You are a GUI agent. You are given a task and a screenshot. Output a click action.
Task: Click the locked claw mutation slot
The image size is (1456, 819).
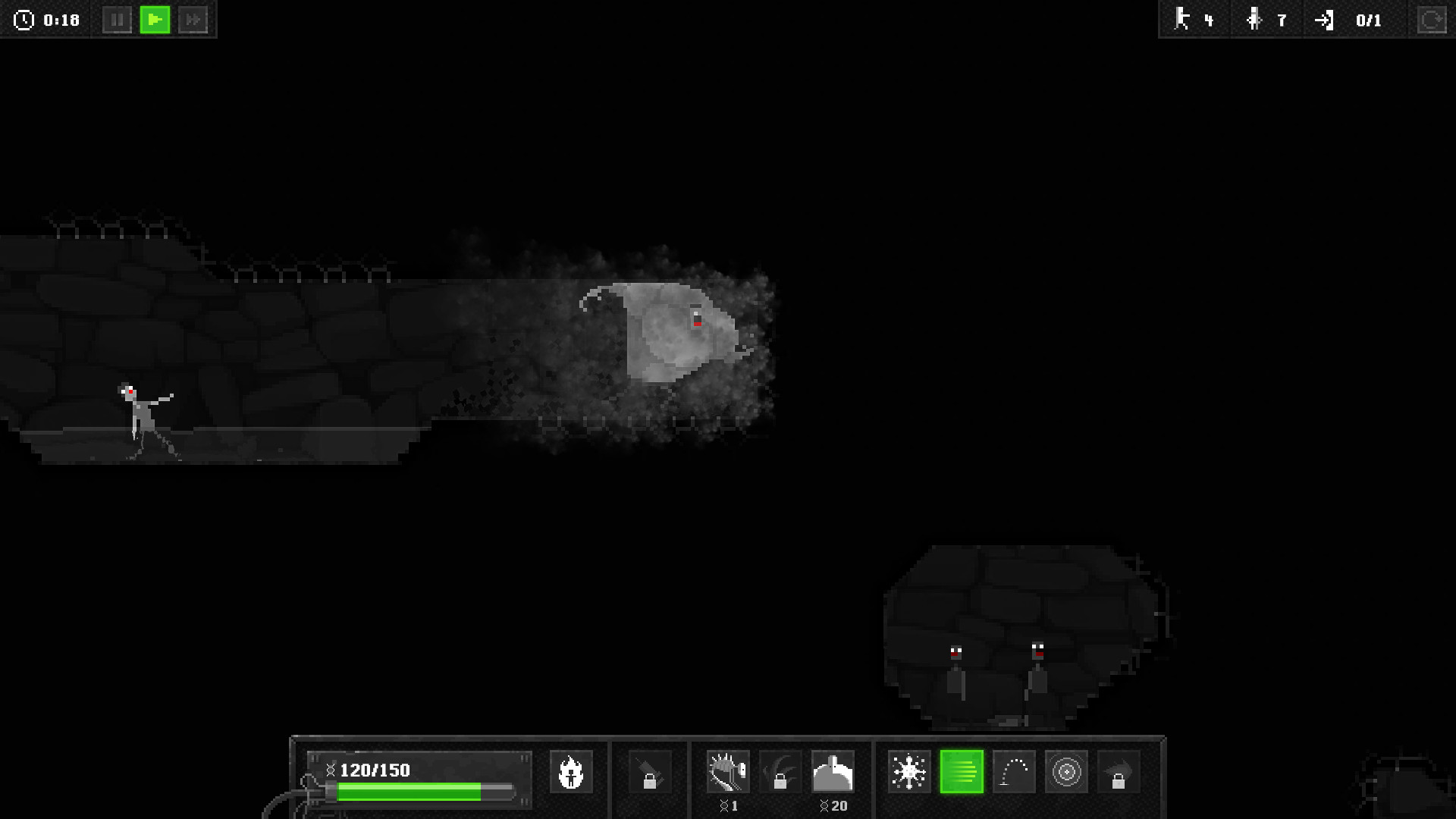(780, 771)
